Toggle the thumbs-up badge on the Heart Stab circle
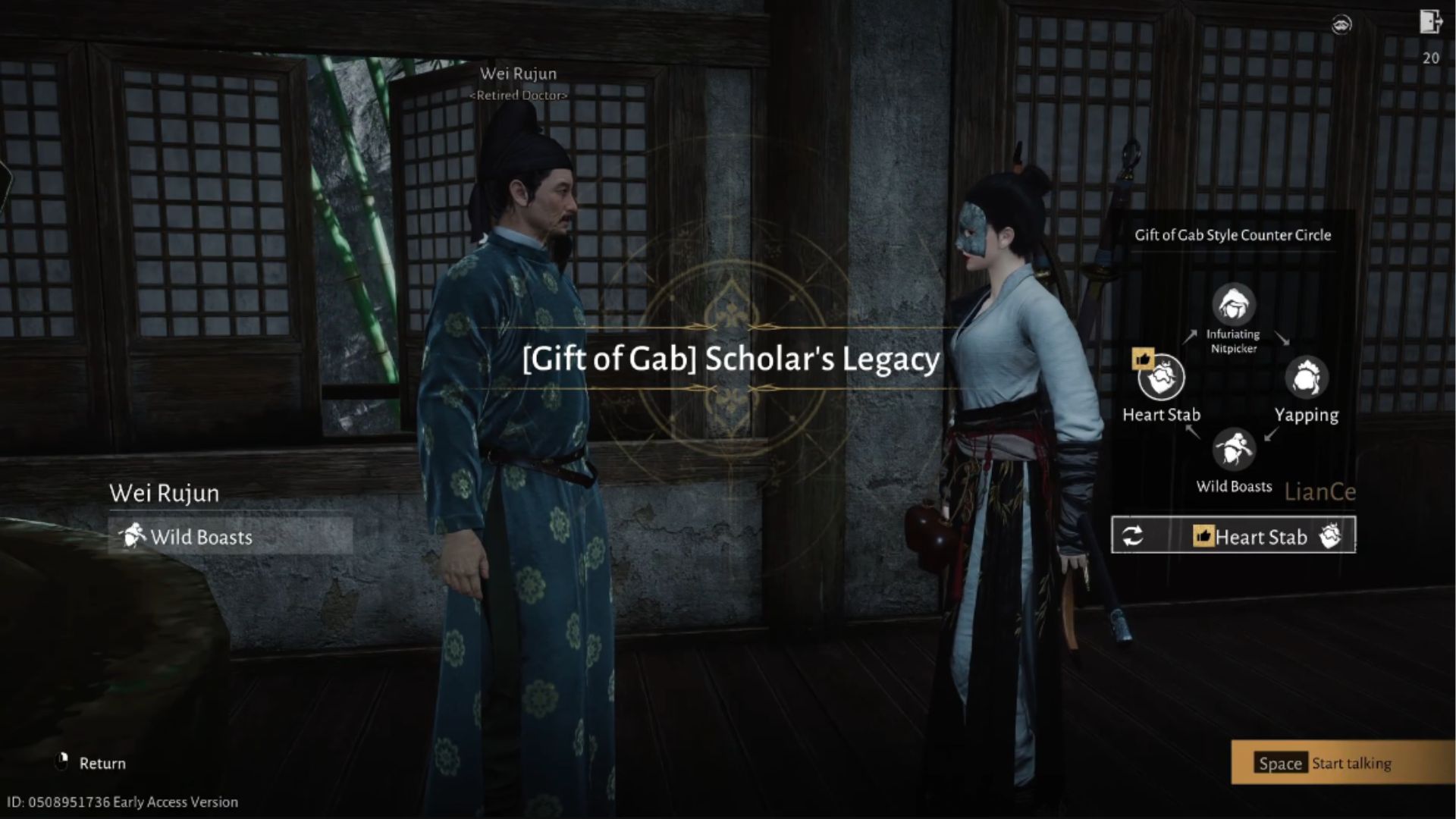 [x=1142, y=357]
